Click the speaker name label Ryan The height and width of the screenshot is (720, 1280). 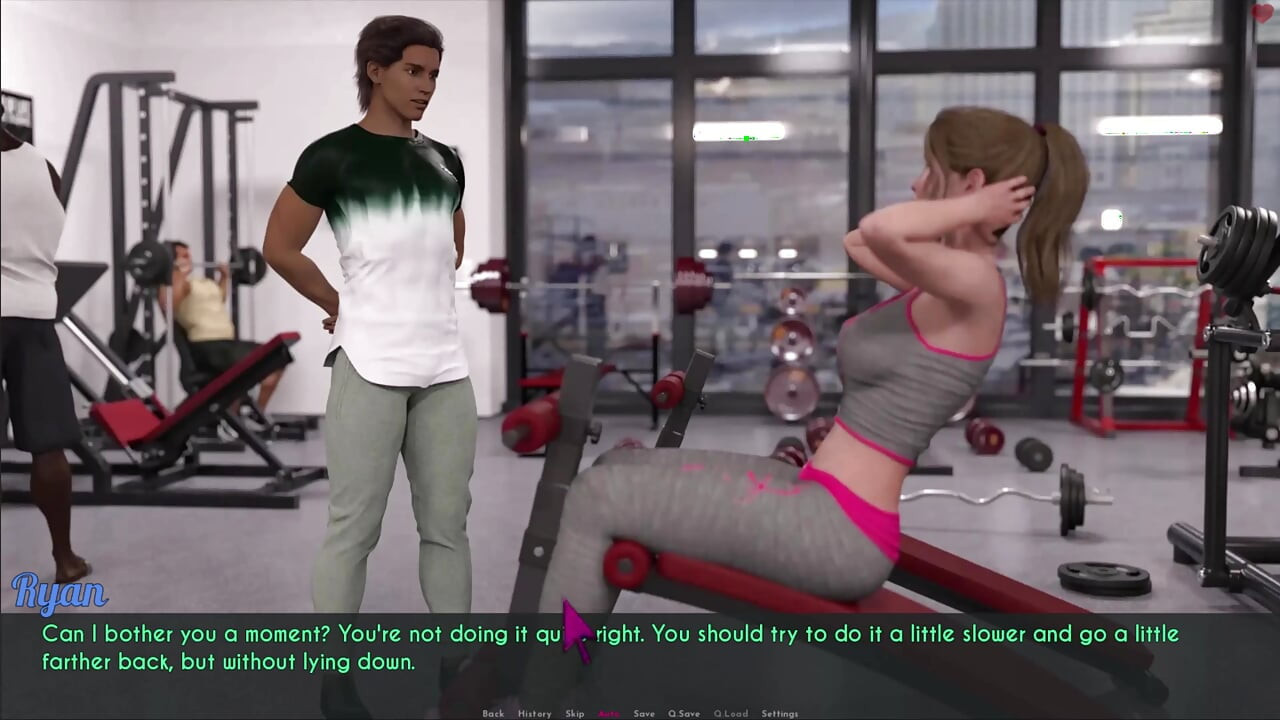(60, 594)
